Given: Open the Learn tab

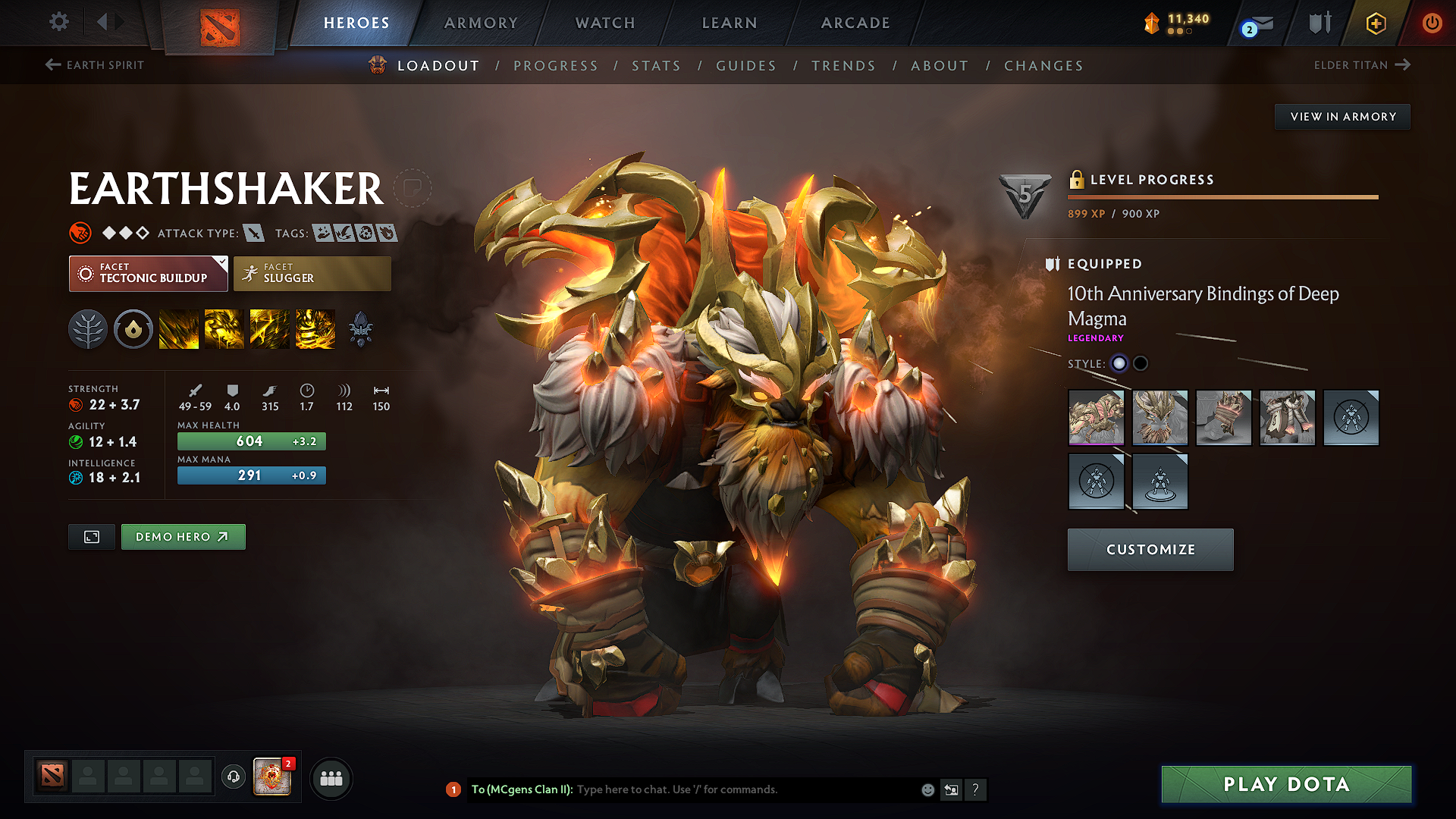Looking at the screenshot, I should coord(730,23).
